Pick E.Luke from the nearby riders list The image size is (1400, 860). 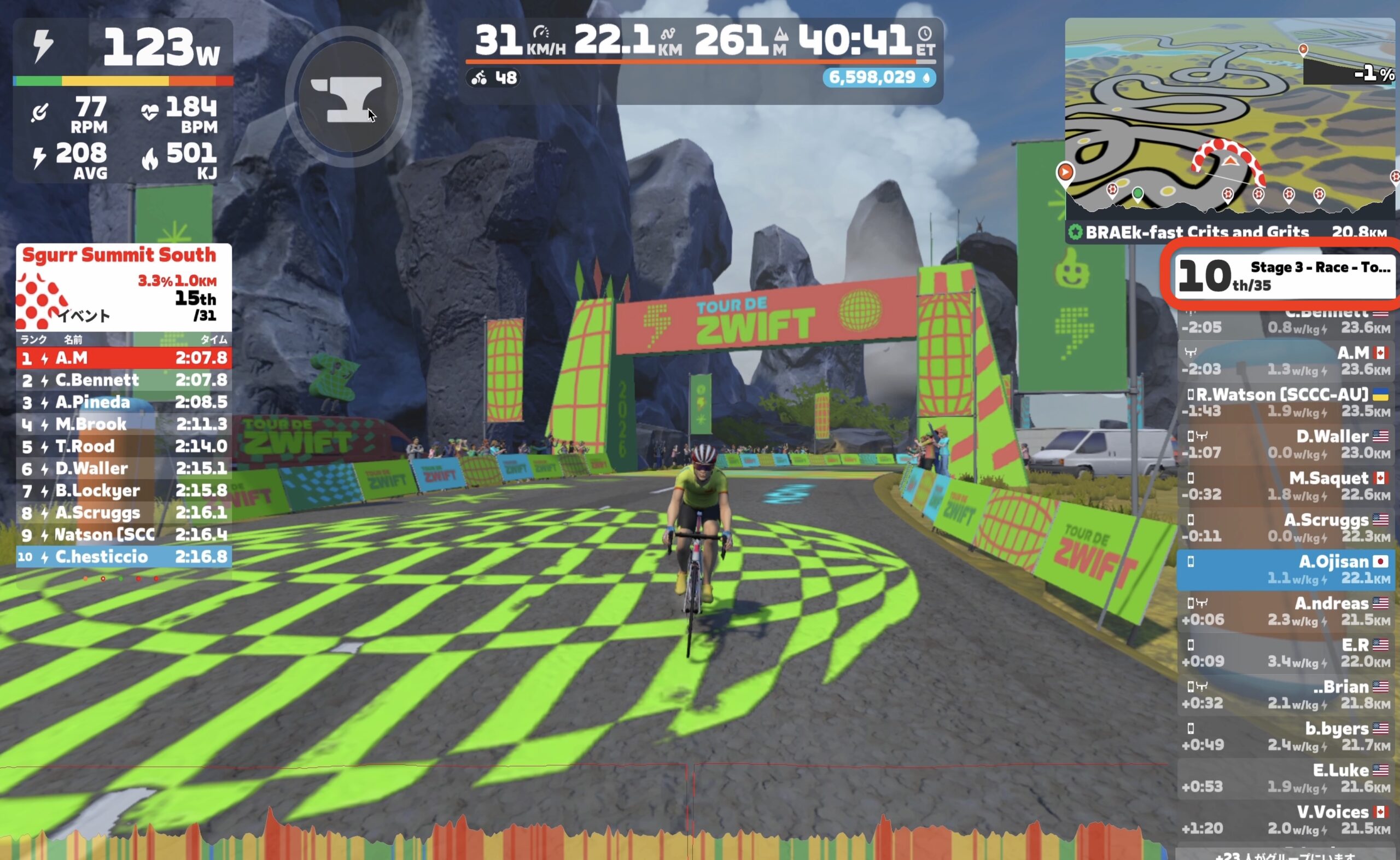[1285, 777]
